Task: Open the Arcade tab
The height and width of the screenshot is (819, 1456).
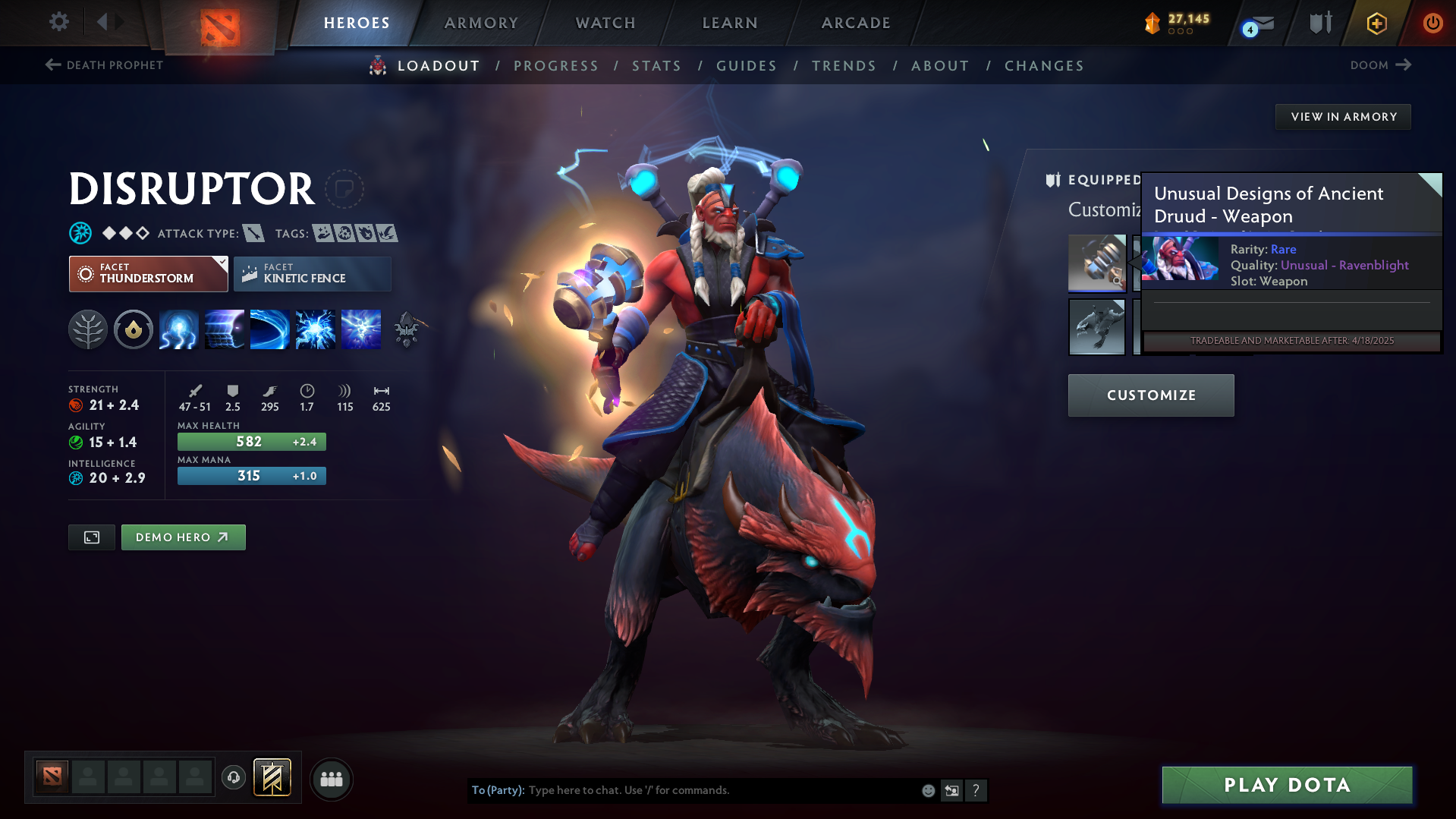Action: click(856, 23)
